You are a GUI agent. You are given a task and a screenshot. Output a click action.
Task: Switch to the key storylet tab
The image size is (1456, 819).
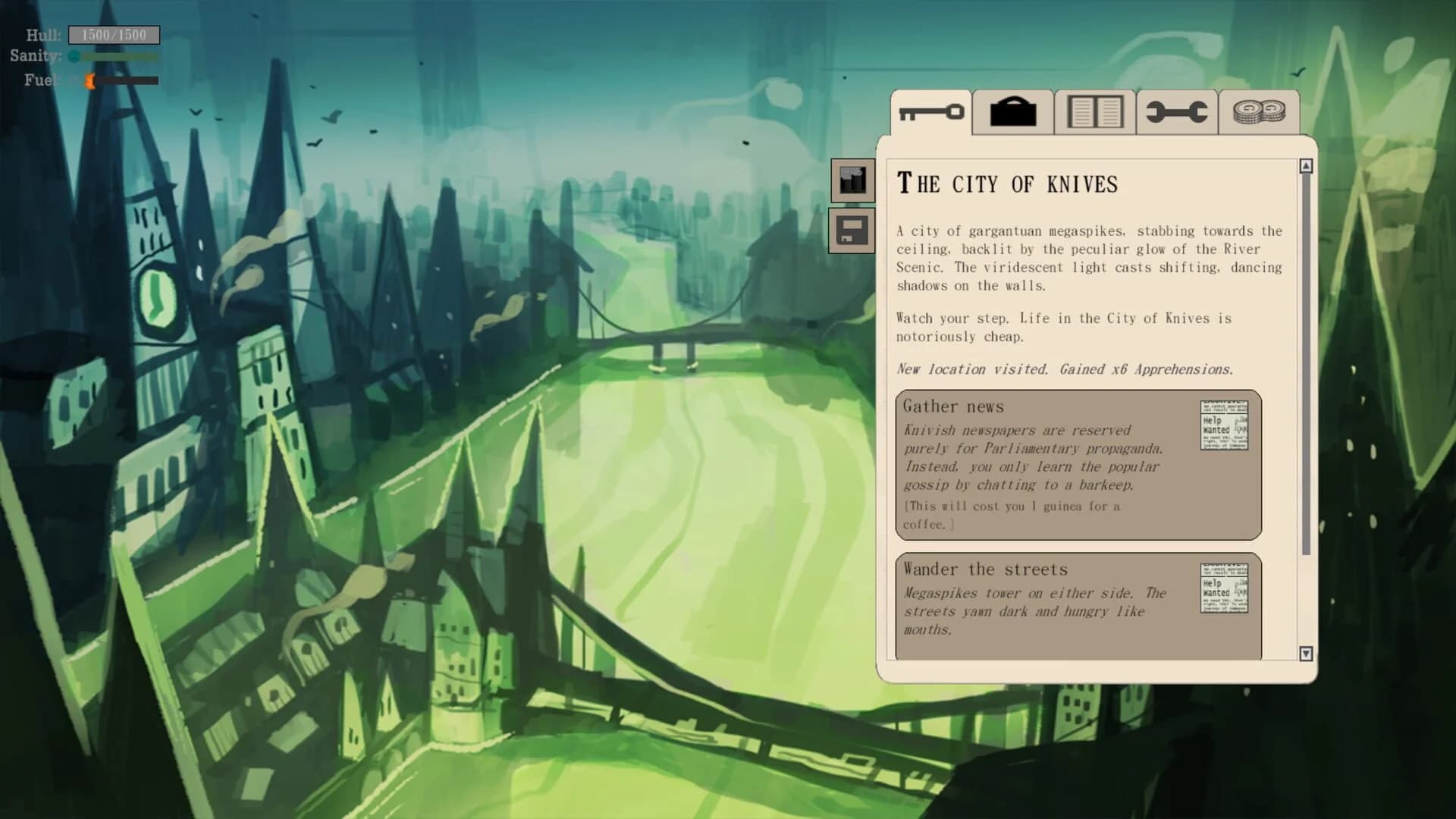930,112
